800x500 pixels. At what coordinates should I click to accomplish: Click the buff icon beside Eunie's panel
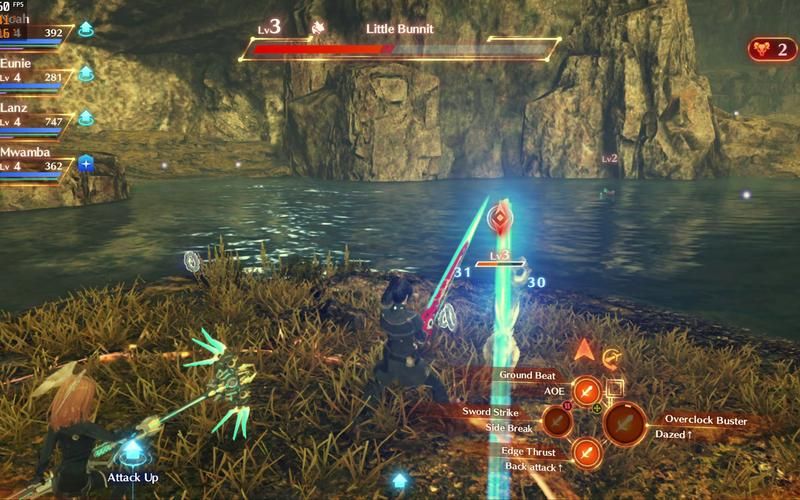86,73
